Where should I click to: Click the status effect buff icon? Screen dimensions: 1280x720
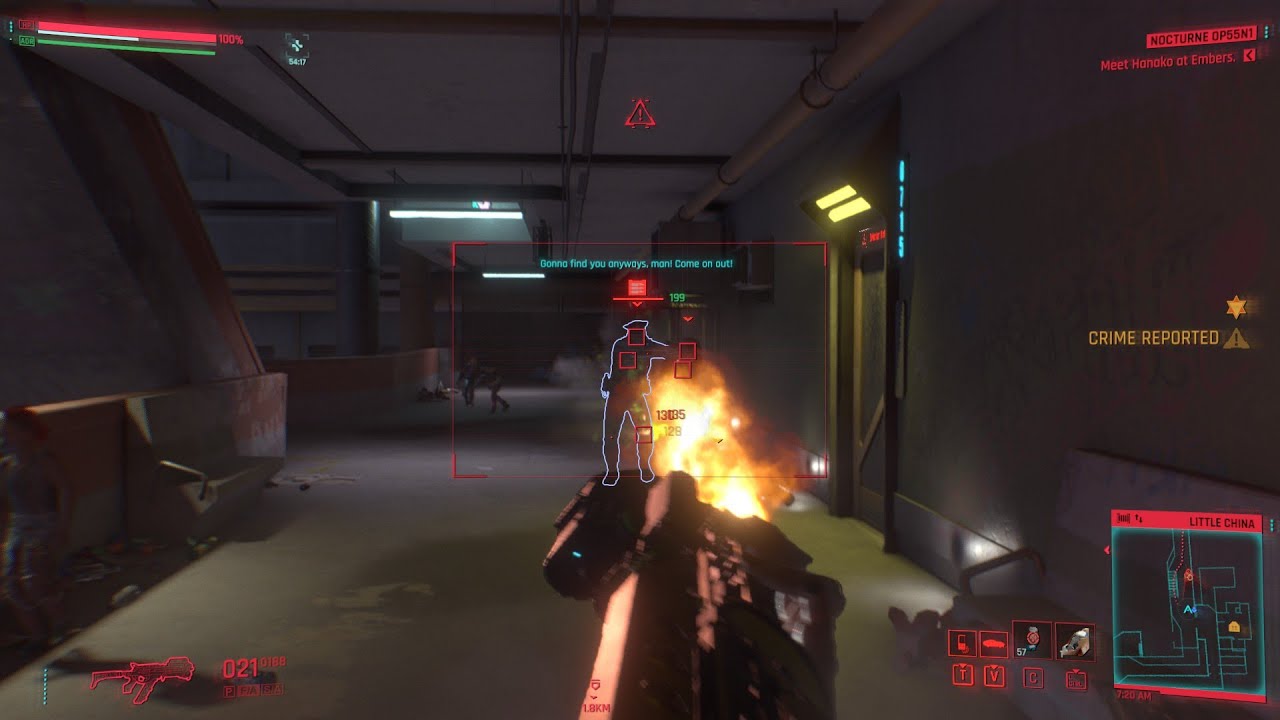click(x=297, y=44)
